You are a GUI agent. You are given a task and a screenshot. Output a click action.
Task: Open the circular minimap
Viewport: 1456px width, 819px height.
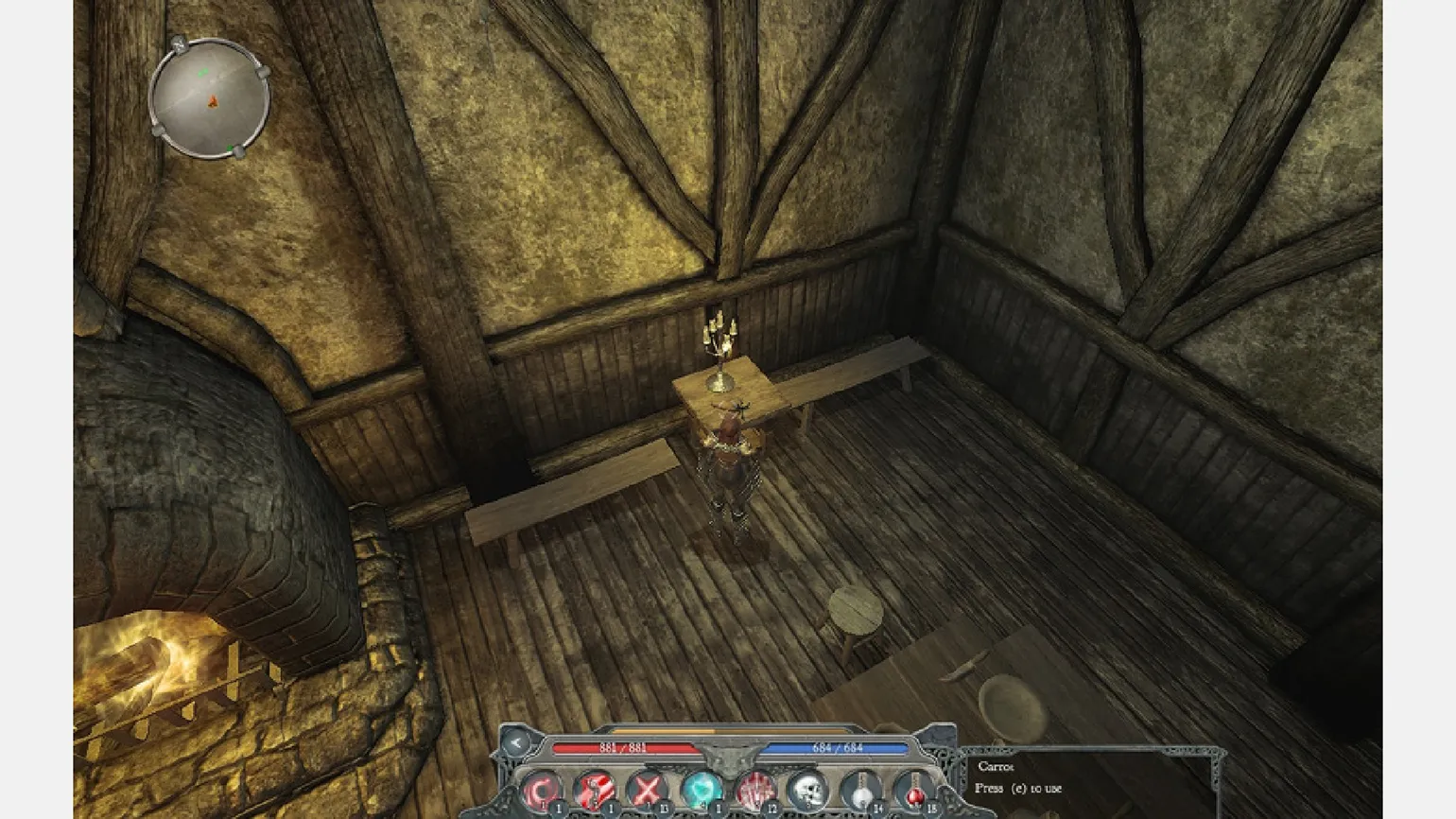pos(209,97)
